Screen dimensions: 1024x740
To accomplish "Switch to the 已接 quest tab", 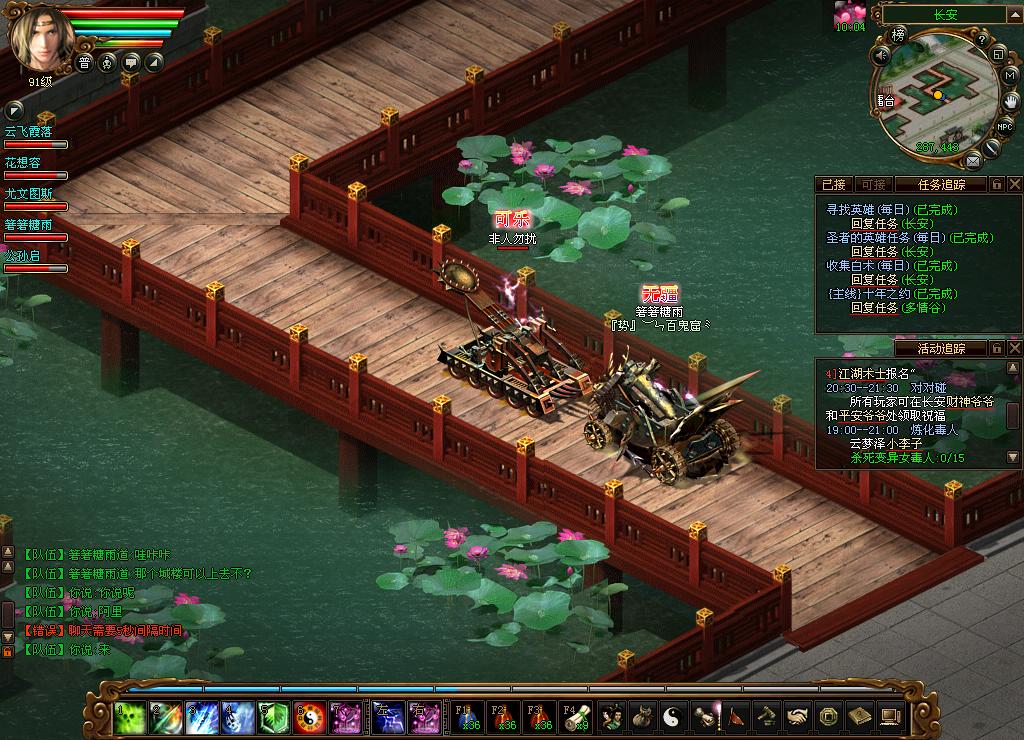I will (833, 184).
